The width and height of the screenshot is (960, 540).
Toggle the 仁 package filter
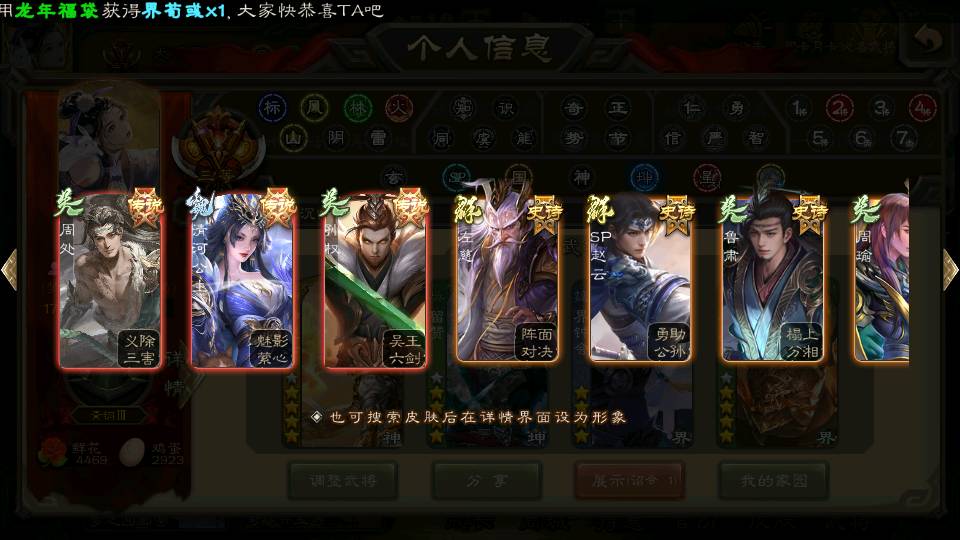coord(691,107)
